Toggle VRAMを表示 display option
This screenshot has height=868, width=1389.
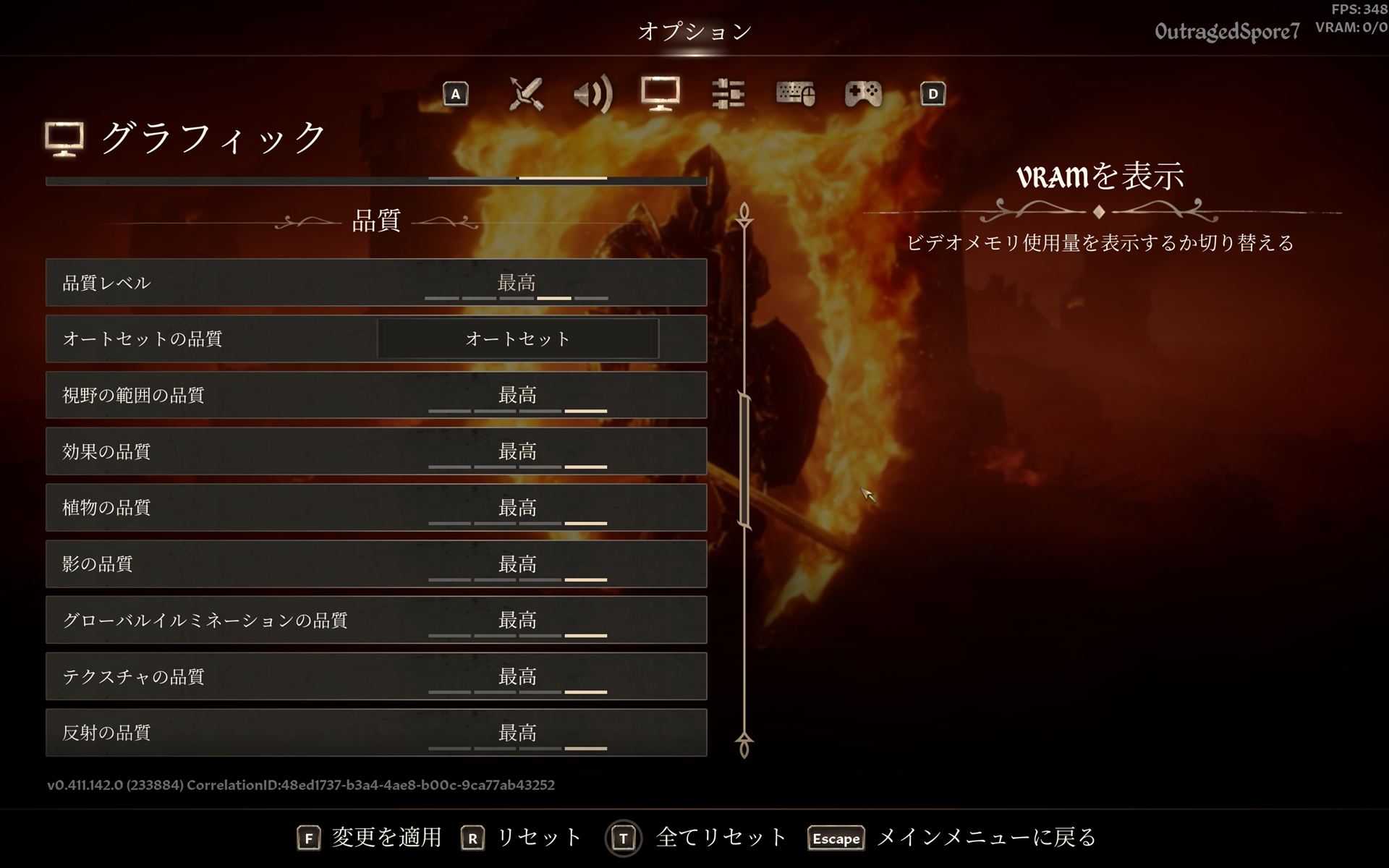pyautogui.click(x=1100, y=177)
